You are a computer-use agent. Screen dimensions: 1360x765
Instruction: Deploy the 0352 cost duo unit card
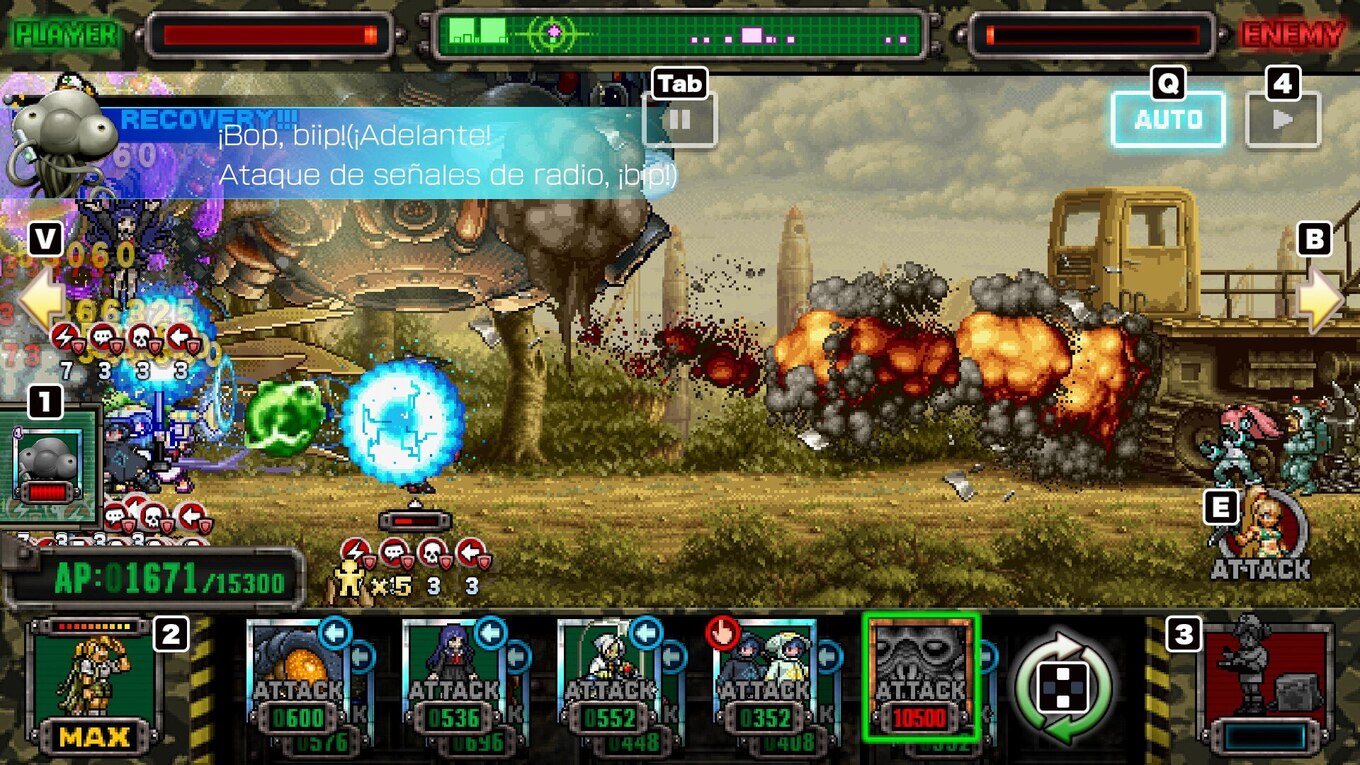point(765,680)
